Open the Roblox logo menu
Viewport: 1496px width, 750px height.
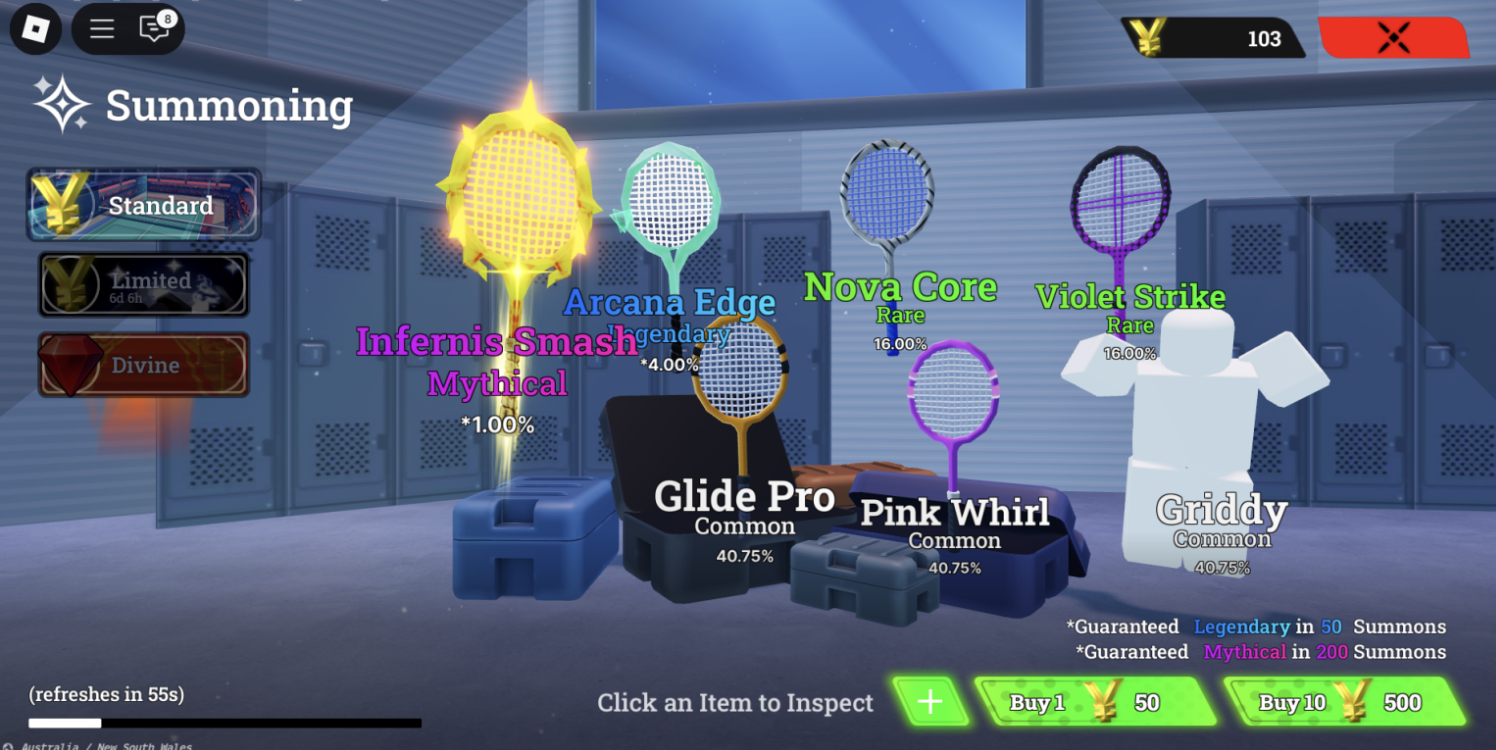point(36,29)
